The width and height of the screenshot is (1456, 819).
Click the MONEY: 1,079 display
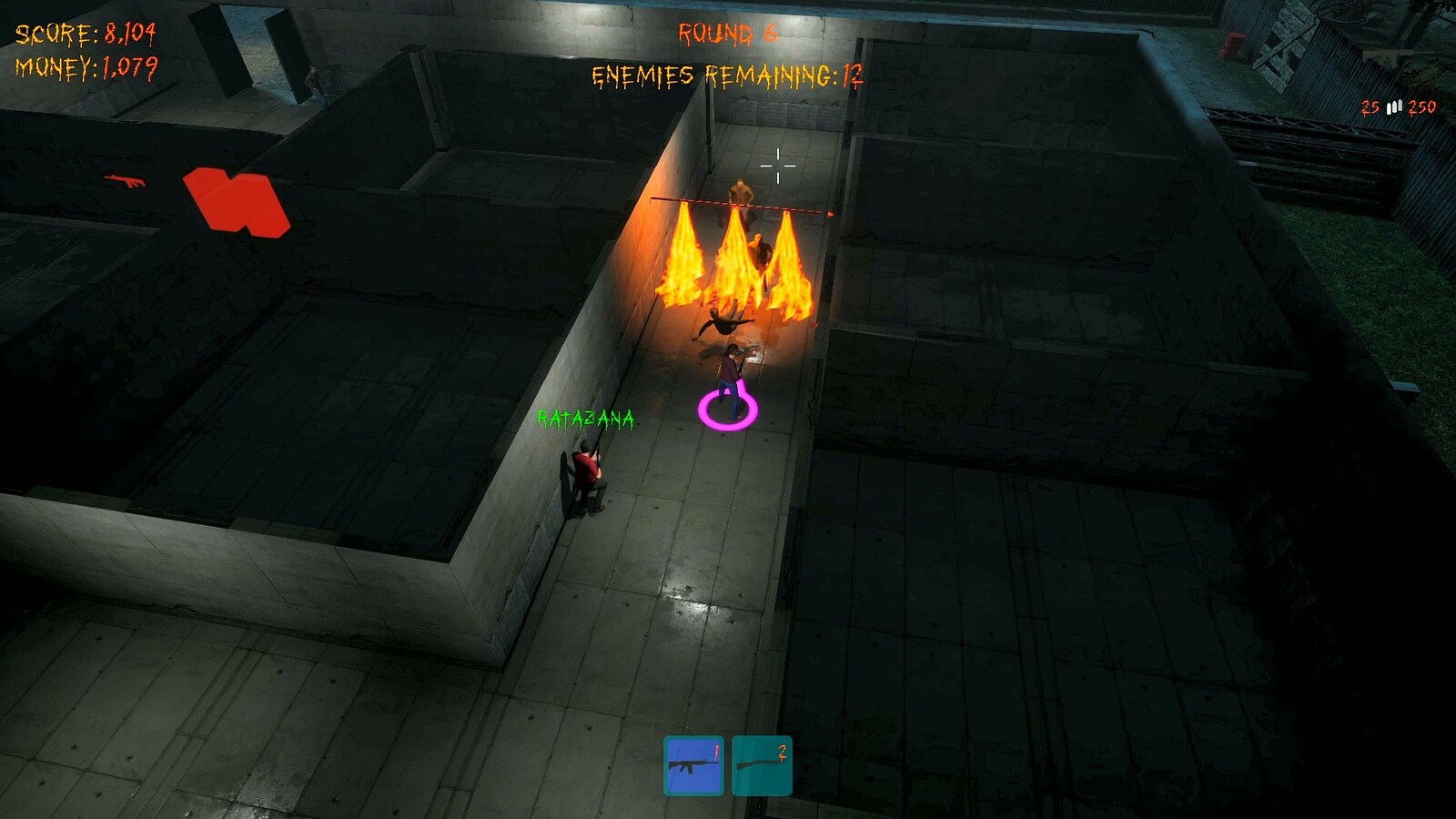(x=86, y=66)
